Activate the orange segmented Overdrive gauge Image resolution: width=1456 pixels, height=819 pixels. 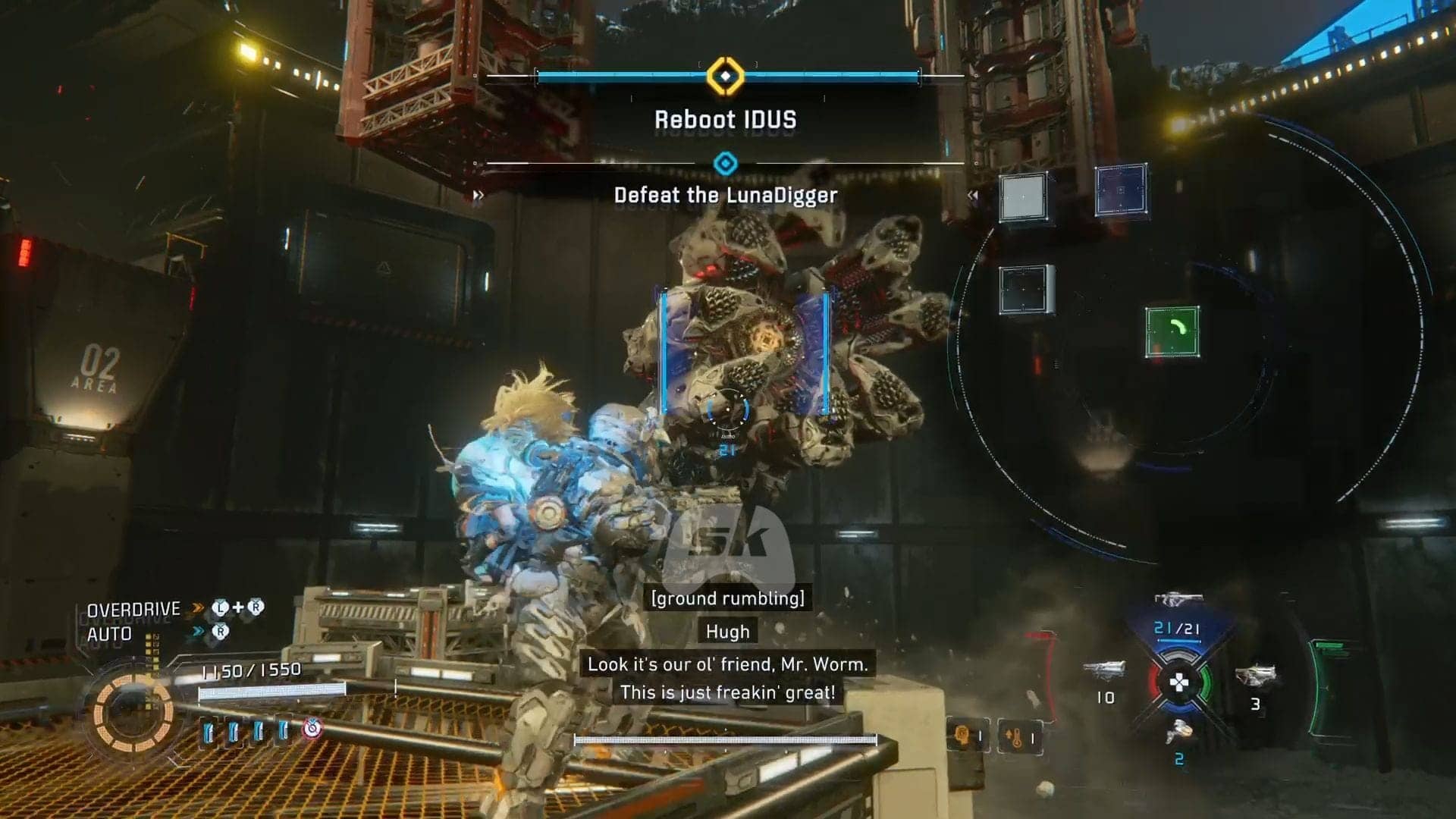133,713
